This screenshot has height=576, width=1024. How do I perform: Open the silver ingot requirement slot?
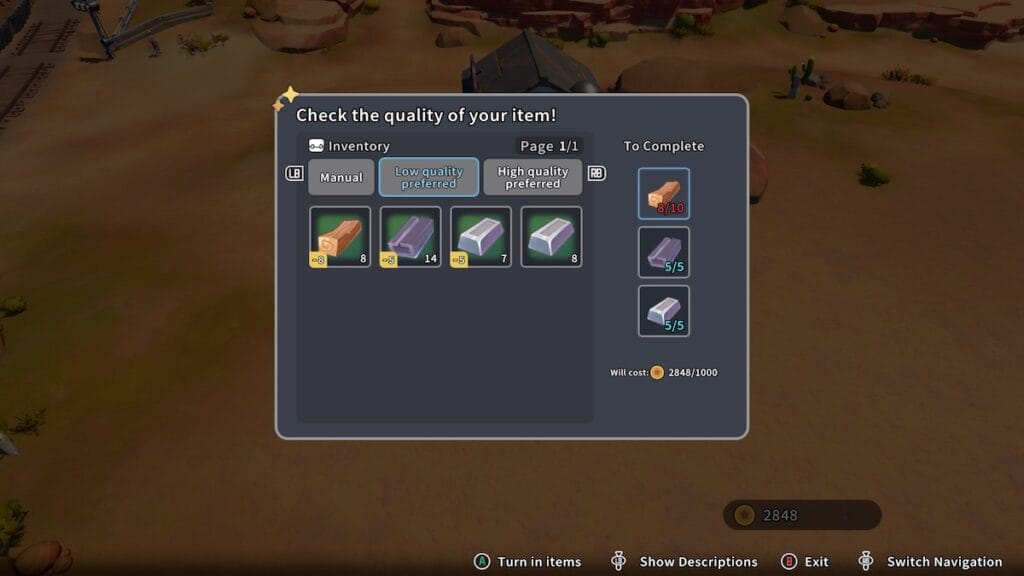point(664,311)
